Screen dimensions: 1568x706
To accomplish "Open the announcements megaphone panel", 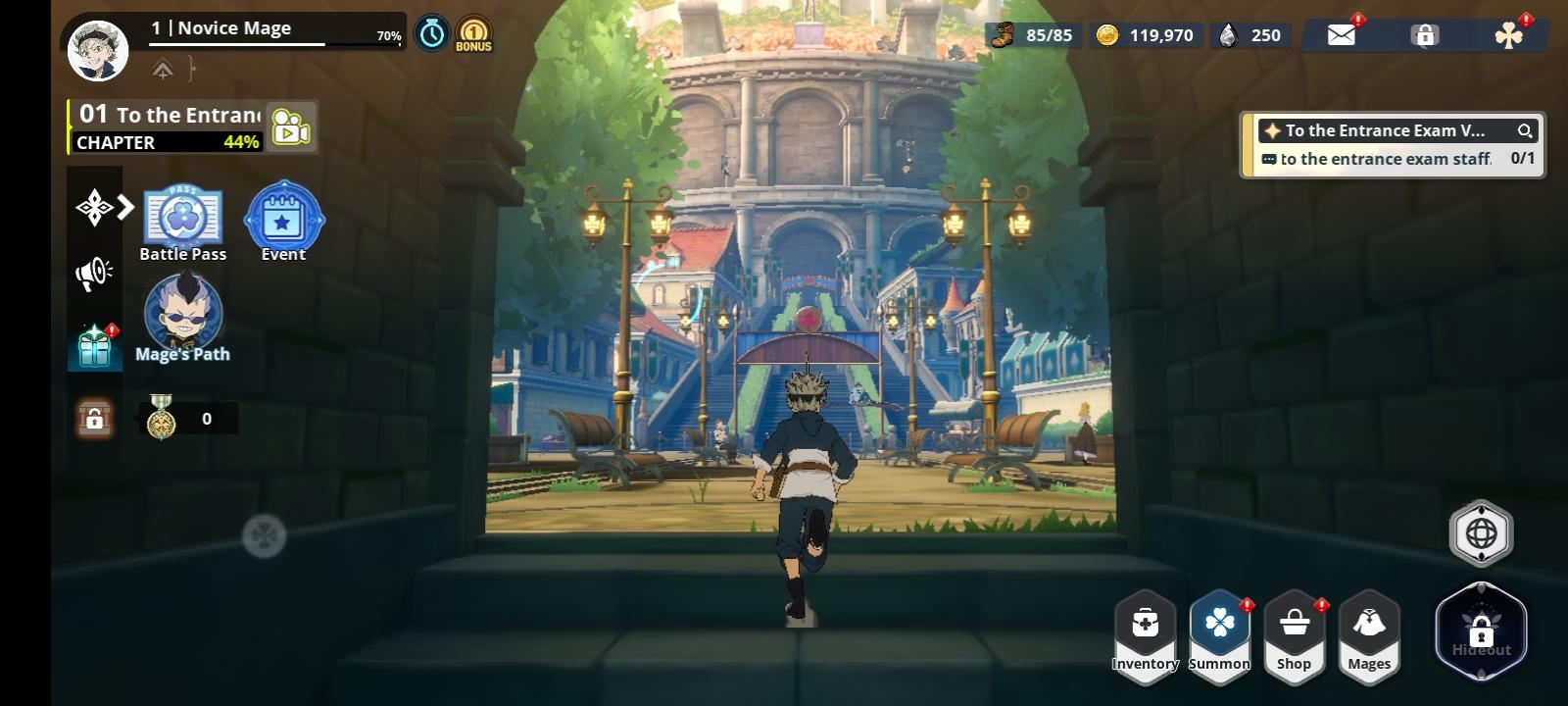I will tap(93, 272).
